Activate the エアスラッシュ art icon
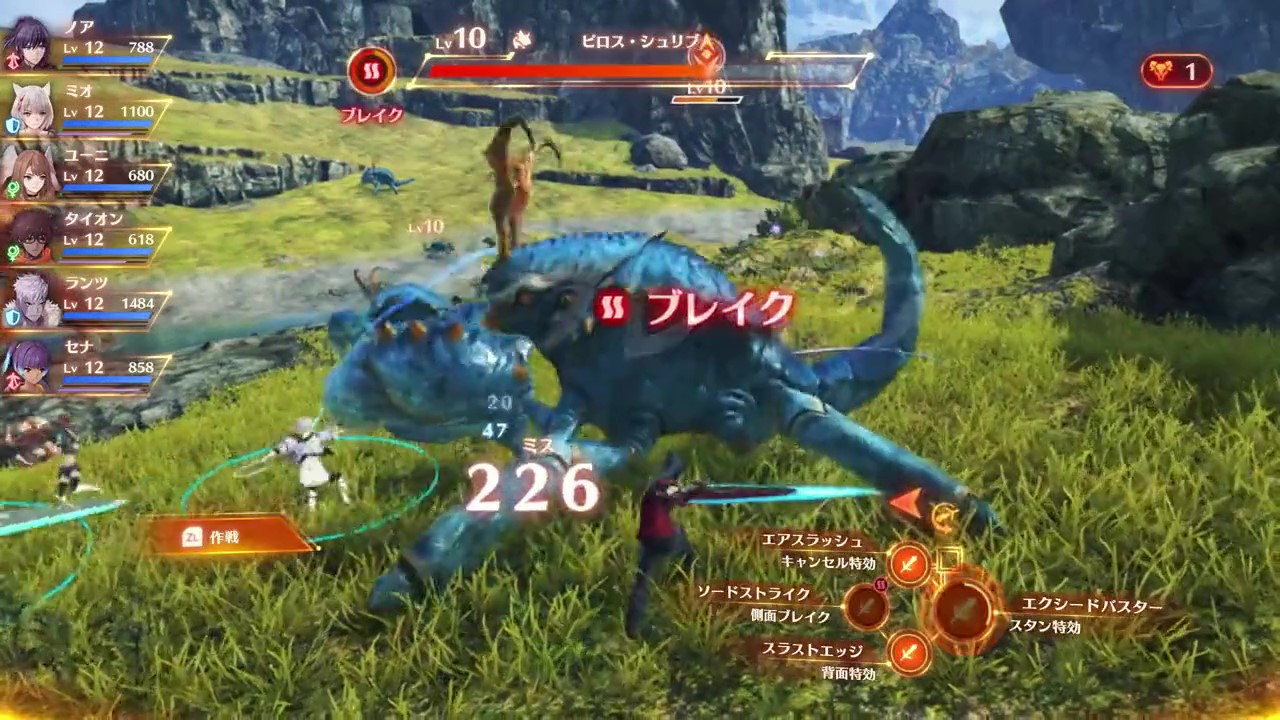The image size is (1280, 720). click(909, 565)
